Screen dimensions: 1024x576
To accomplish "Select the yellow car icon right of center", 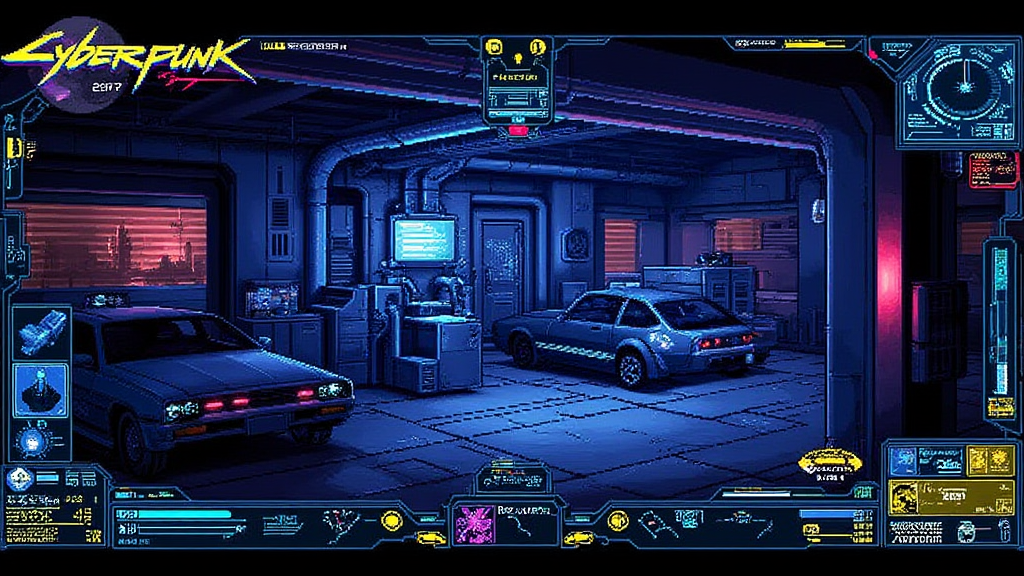I will (x=578, y=538).
